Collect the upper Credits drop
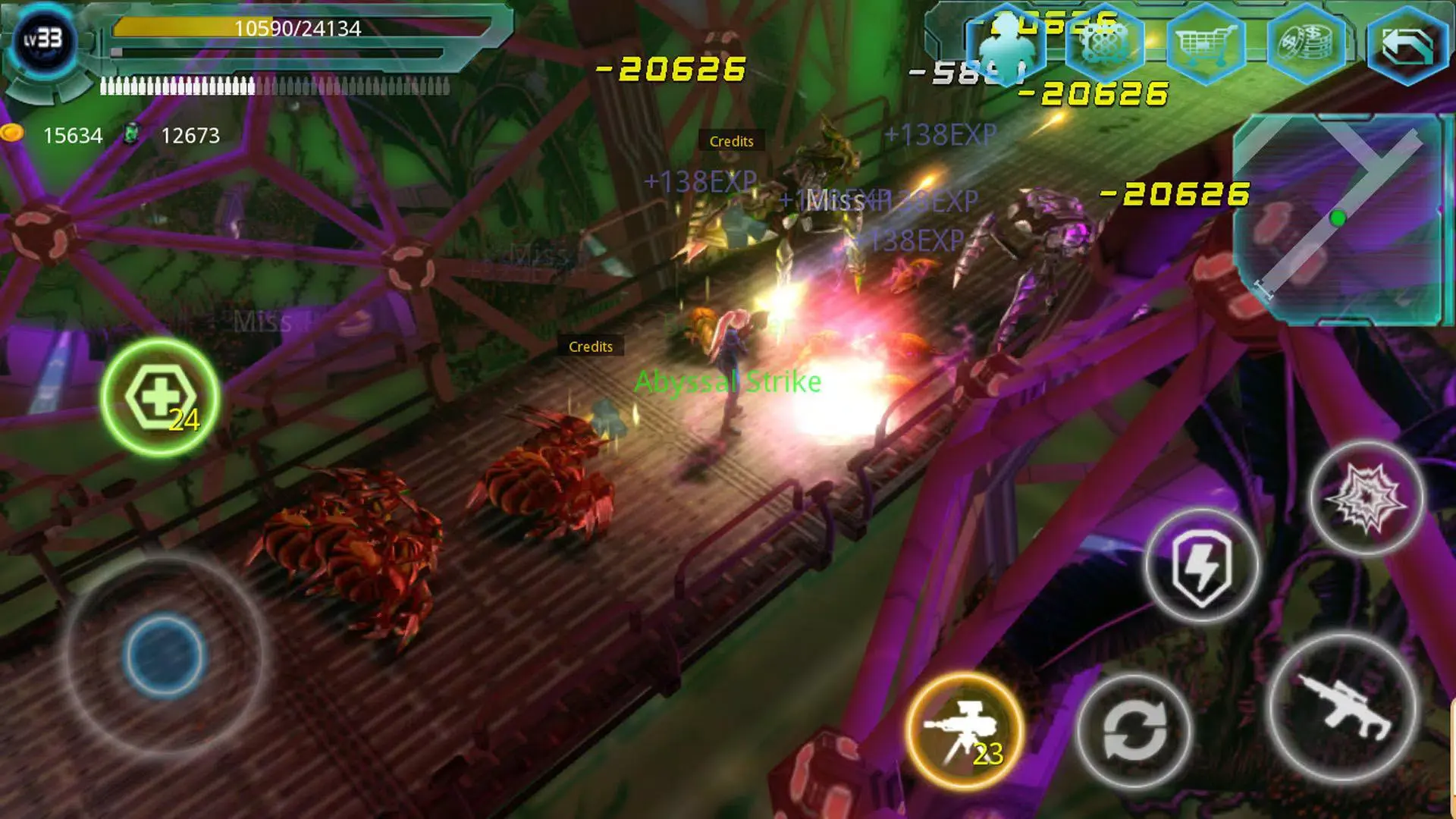Image resolution: width=1456 pixels, height=819 pixels. coord(730,140)
